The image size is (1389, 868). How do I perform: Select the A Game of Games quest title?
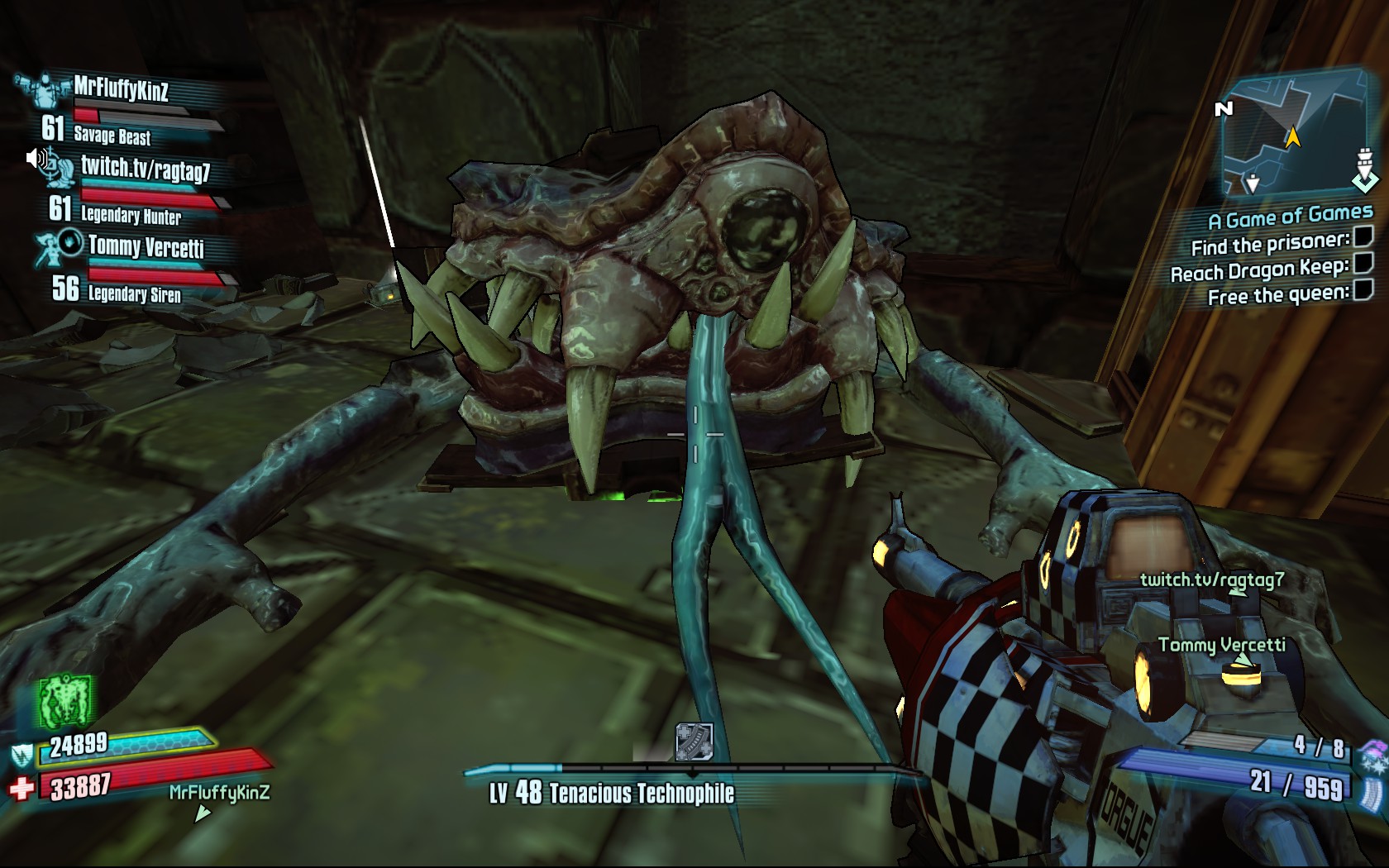pyautogui.click(x=1290, y=218)
